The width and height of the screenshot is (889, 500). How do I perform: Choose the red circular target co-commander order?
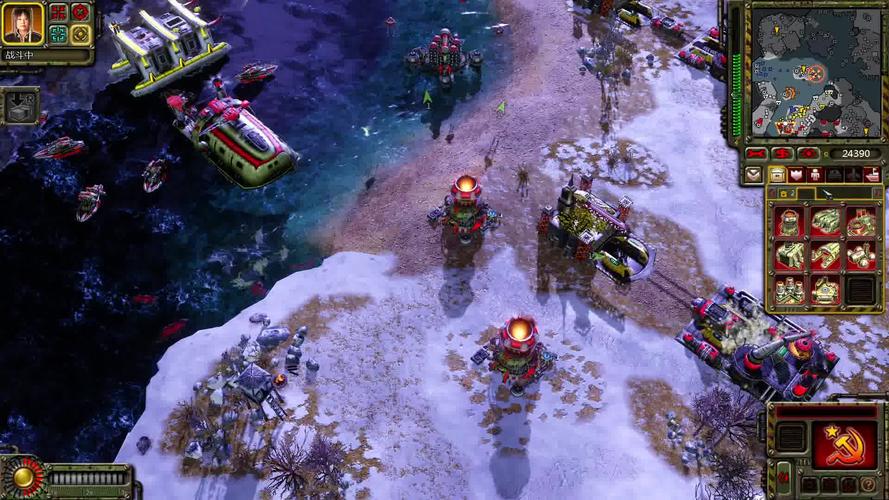coord(81,13)
